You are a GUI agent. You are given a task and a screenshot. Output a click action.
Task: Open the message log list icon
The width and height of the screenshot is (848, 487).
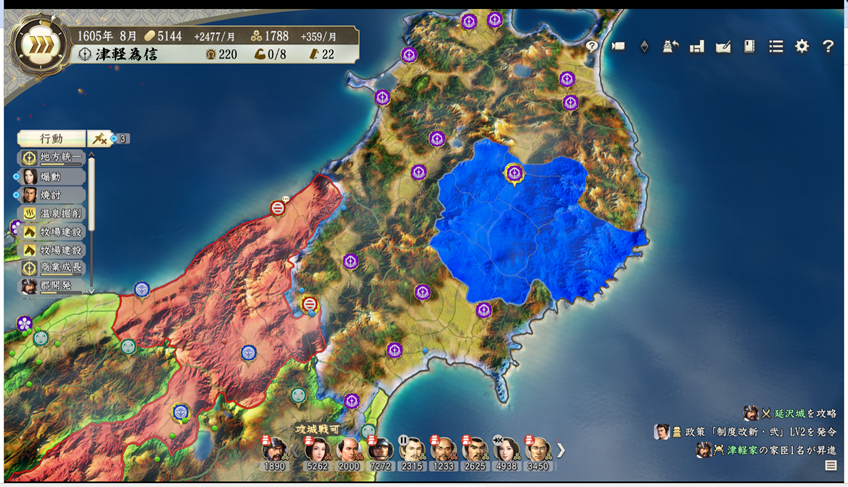(830, 466)
